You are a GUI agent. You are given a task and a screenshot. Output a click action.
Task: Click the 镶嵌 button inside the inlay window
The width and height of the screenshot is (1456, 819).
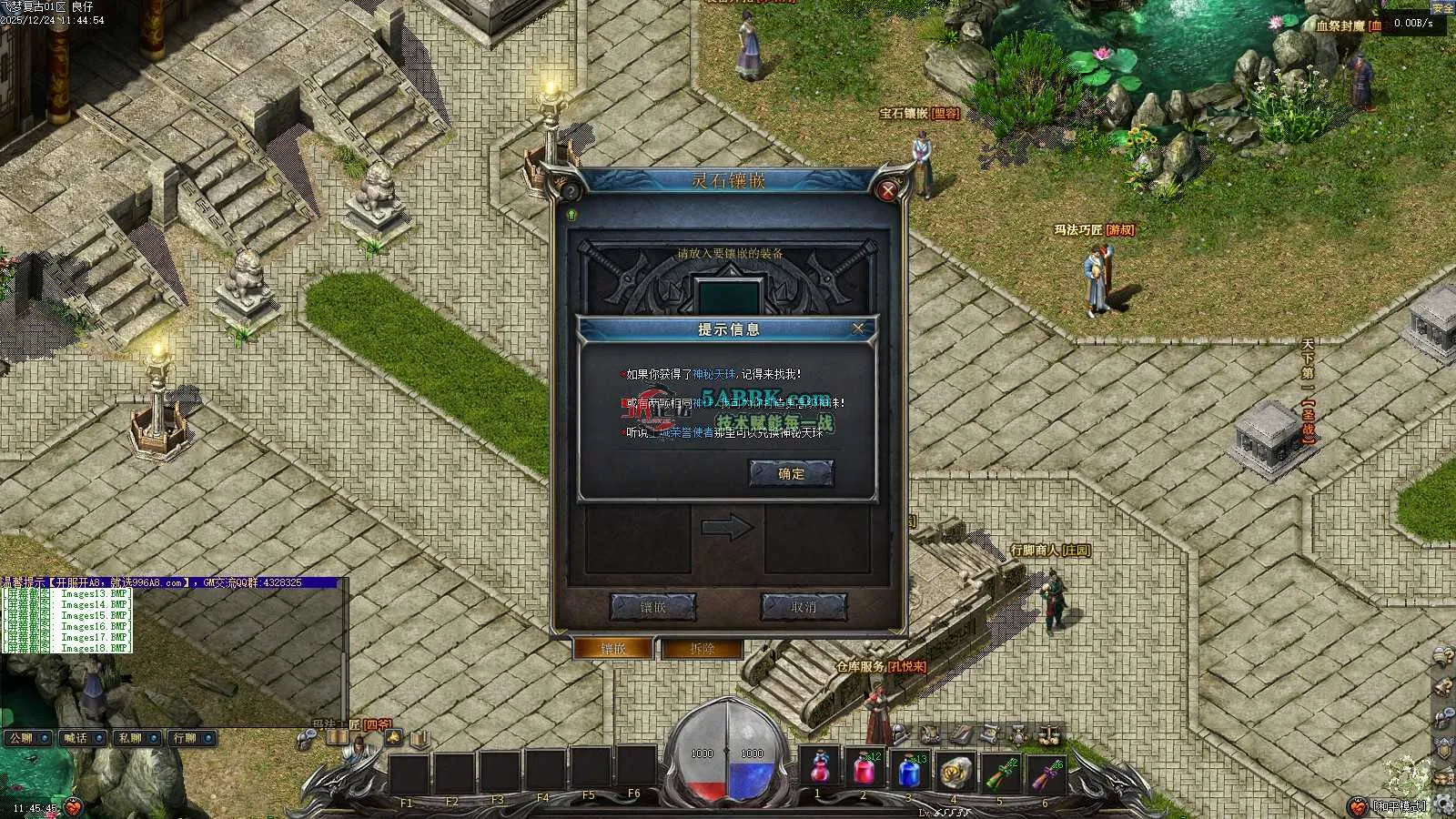(x=652, y=606)
